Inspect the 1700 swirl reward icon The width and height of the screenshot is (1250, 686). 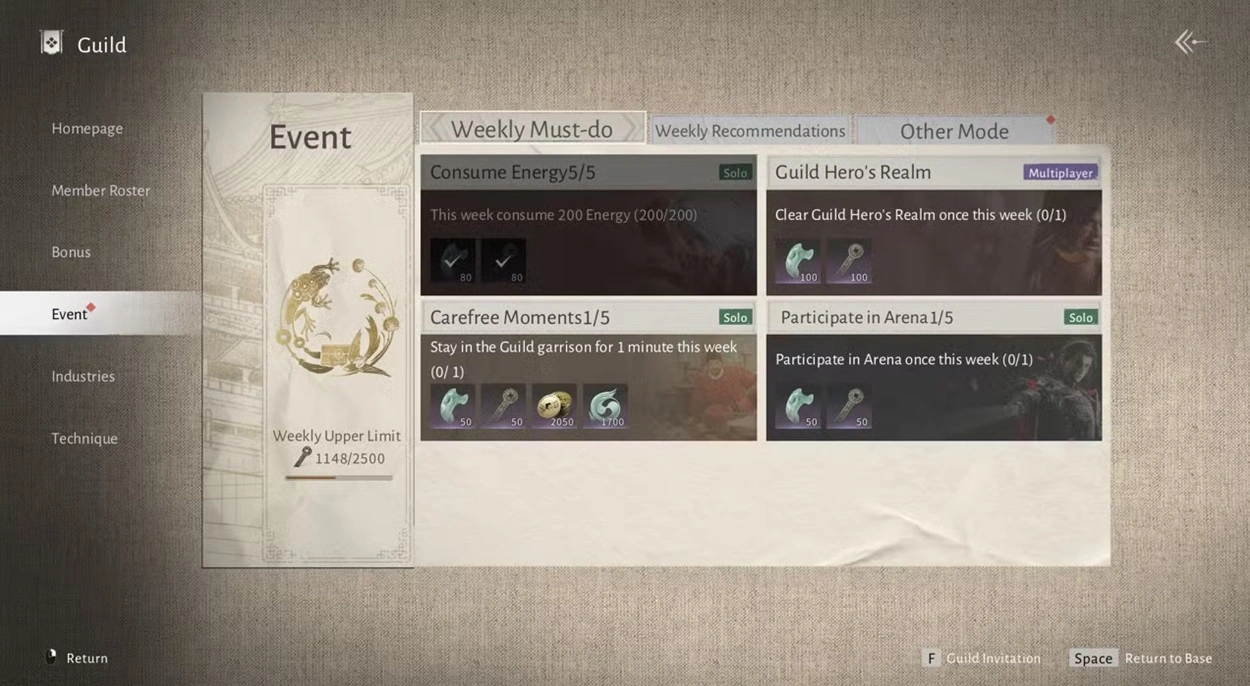point(605,407)
